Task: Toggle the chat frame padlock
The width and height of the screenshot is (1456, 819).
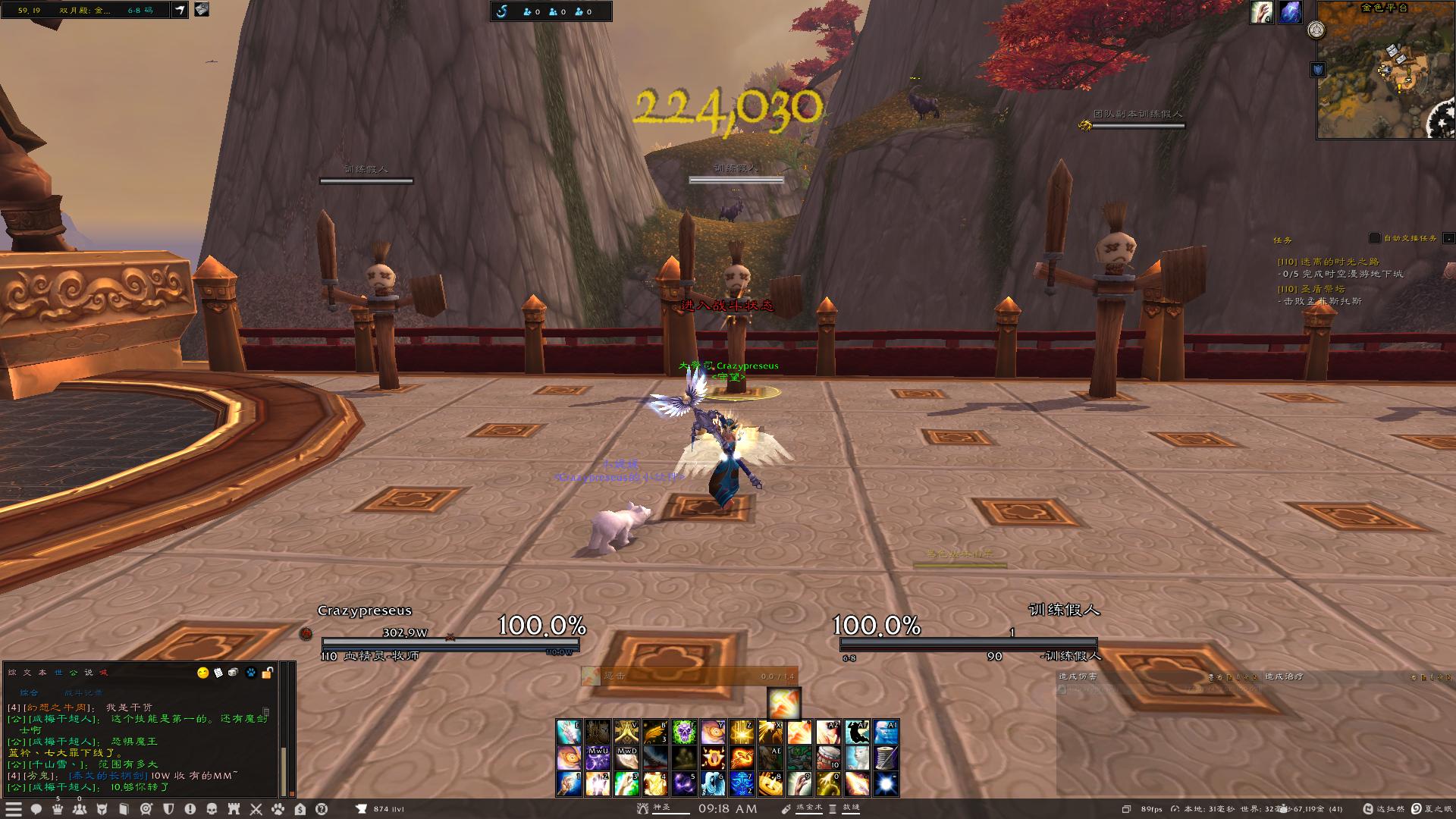Action: (x=267, y=673)
